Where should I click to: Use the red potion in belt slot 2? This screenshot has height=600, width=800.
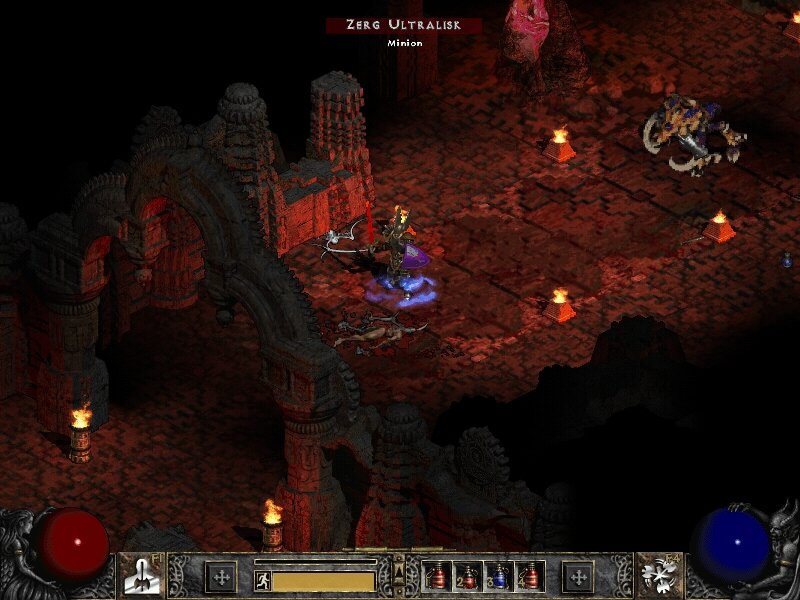pyautogui.click(x=469, y=576)
